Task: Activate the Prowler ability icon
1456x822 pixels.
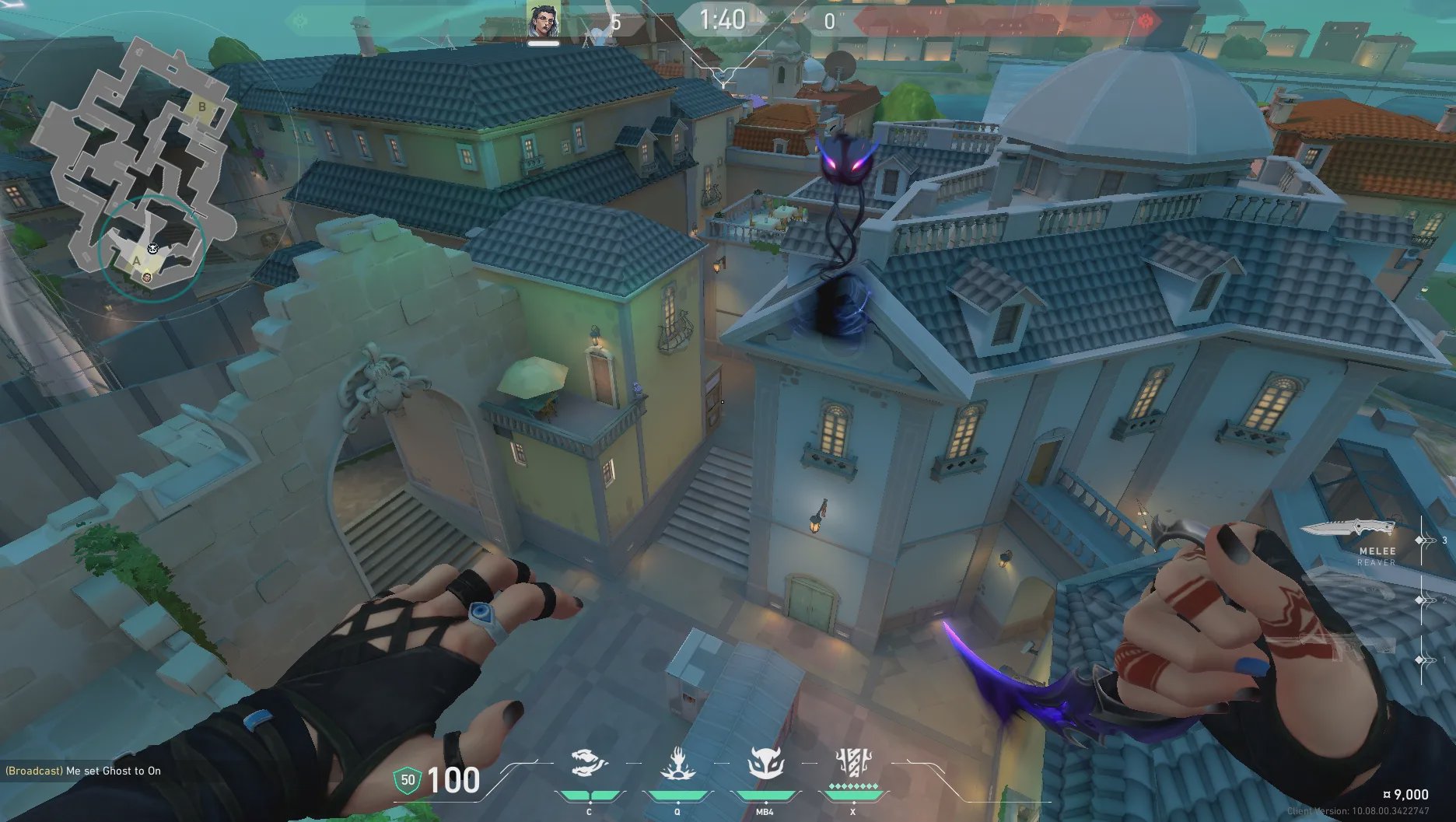Action: click(x=589, y=764)
